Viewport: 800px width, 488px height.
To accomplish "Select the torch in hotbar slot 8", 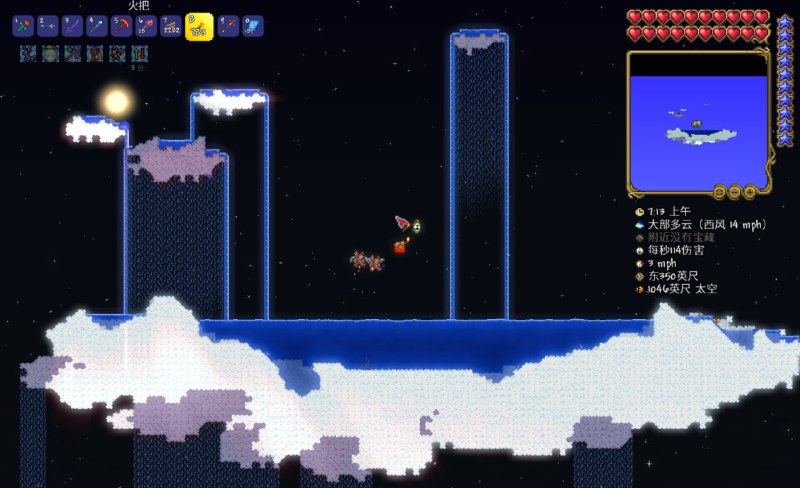I will coord(199,26).
